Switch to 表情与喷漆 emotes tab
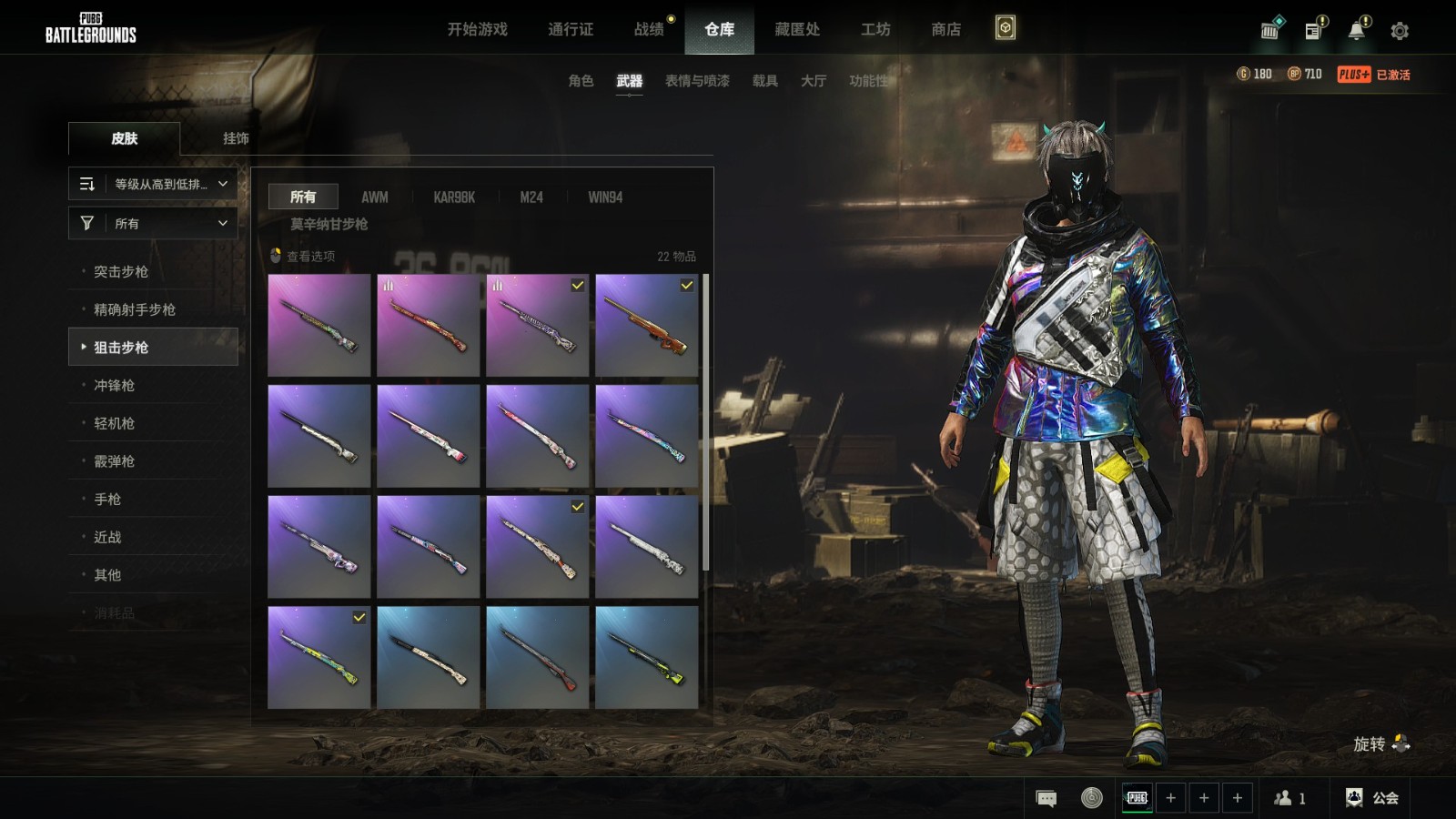 click(x=697, y=81)
